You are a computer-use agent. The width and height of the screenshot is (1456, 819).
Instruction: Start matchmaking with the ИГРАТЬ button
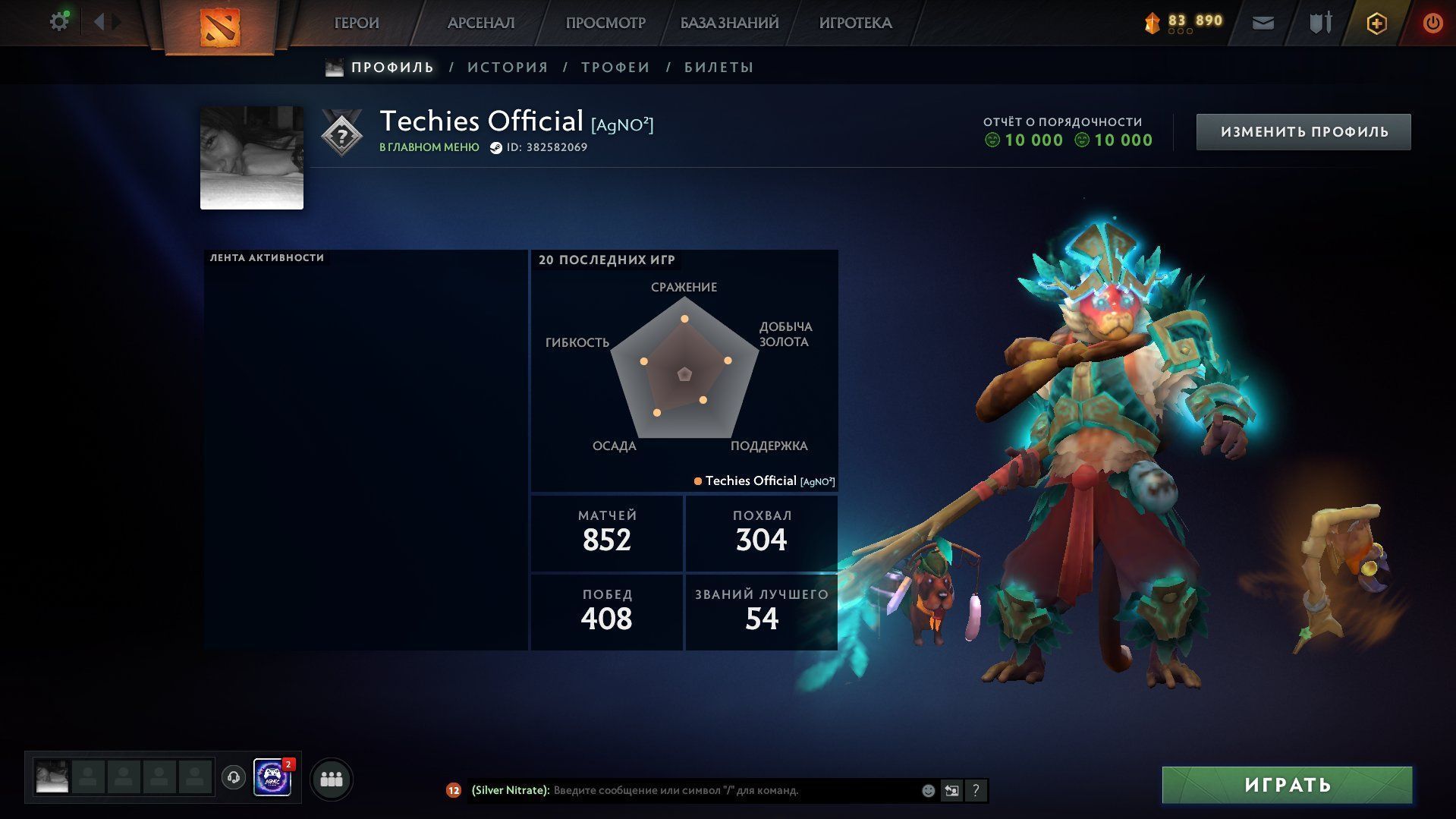[x=1287, y=785]
